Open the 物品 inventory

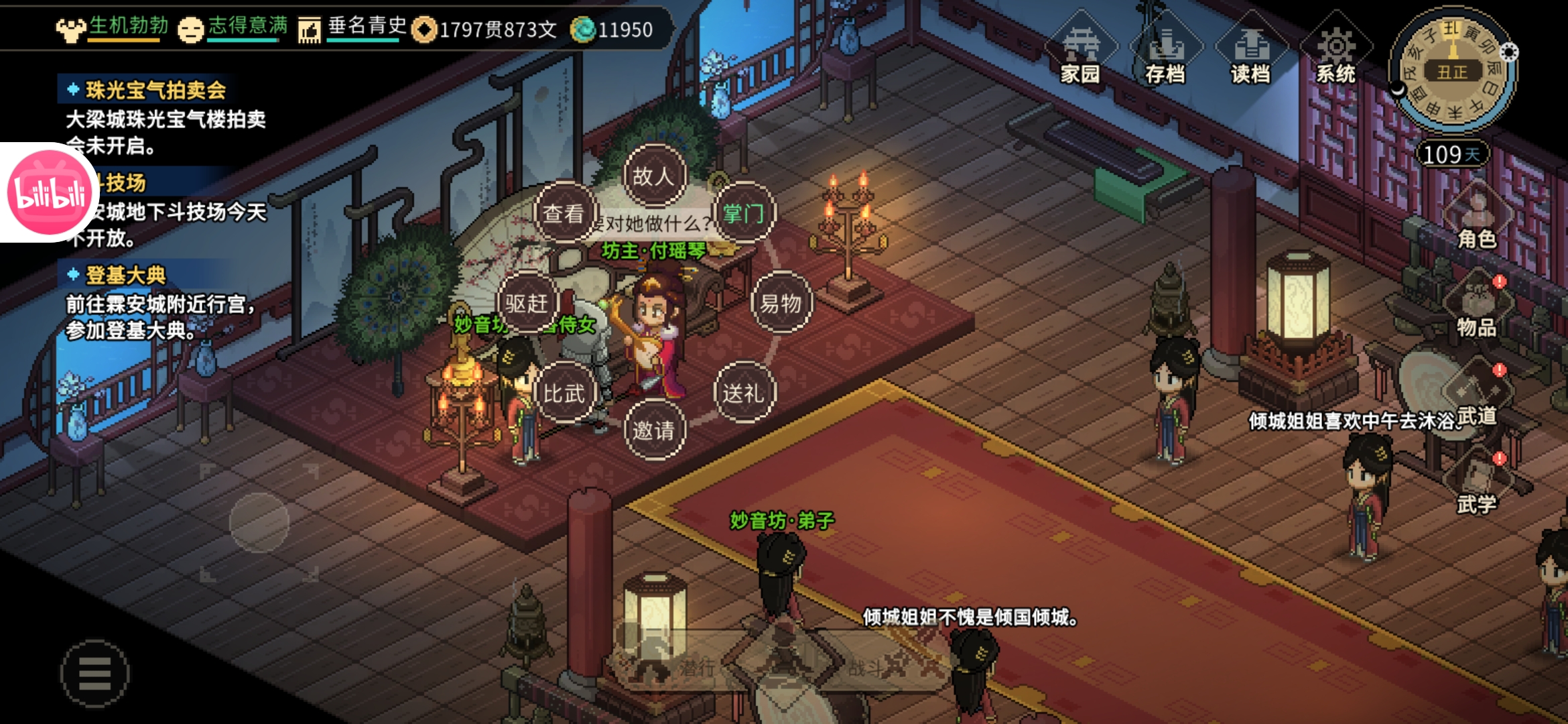(1477, 308)
